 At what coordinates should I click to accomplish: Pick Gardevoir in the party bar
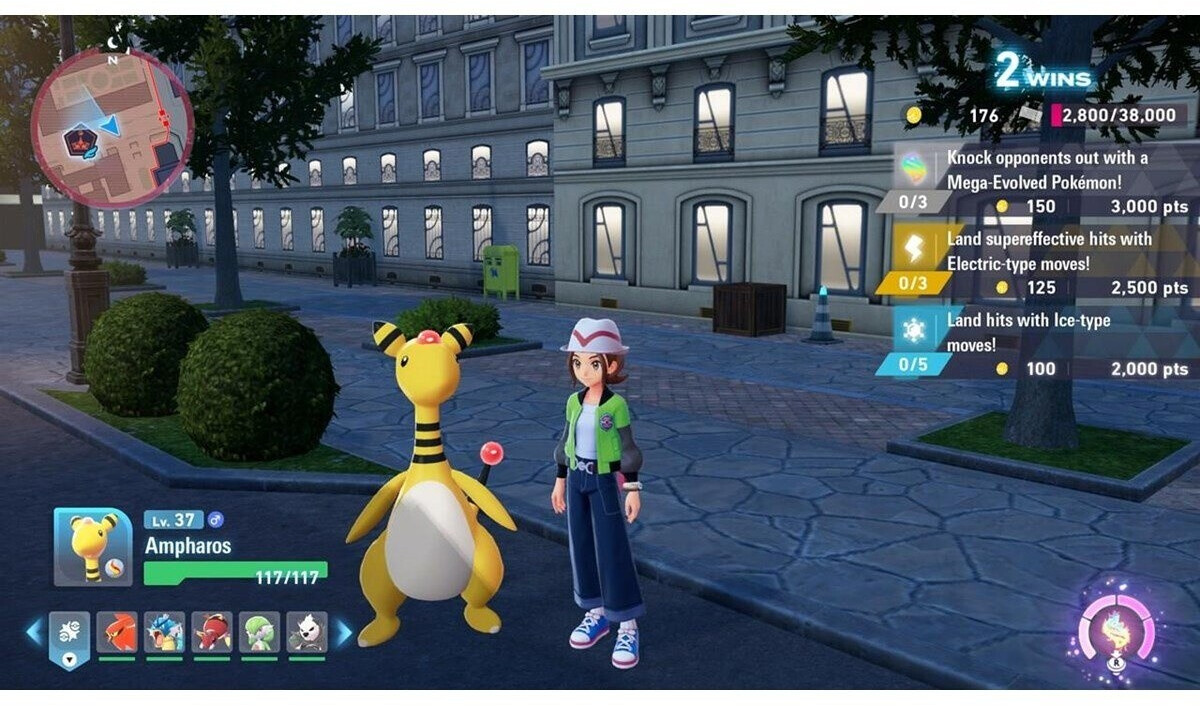259,633
